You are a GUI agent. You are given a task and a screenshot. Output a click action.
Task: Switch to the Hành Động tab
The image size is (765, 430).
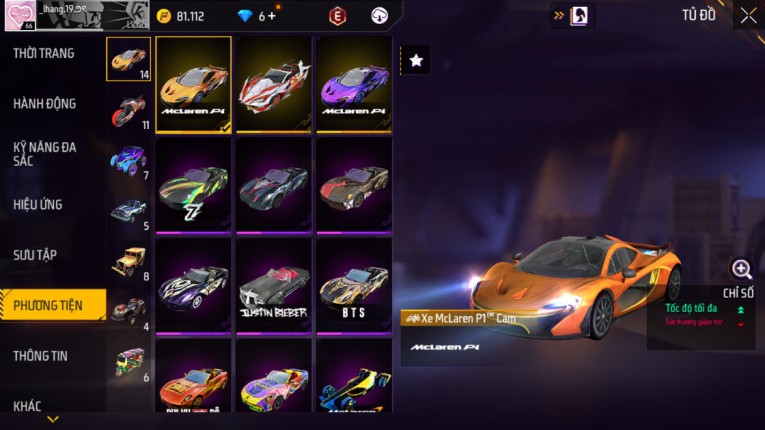tap(45, 103)
